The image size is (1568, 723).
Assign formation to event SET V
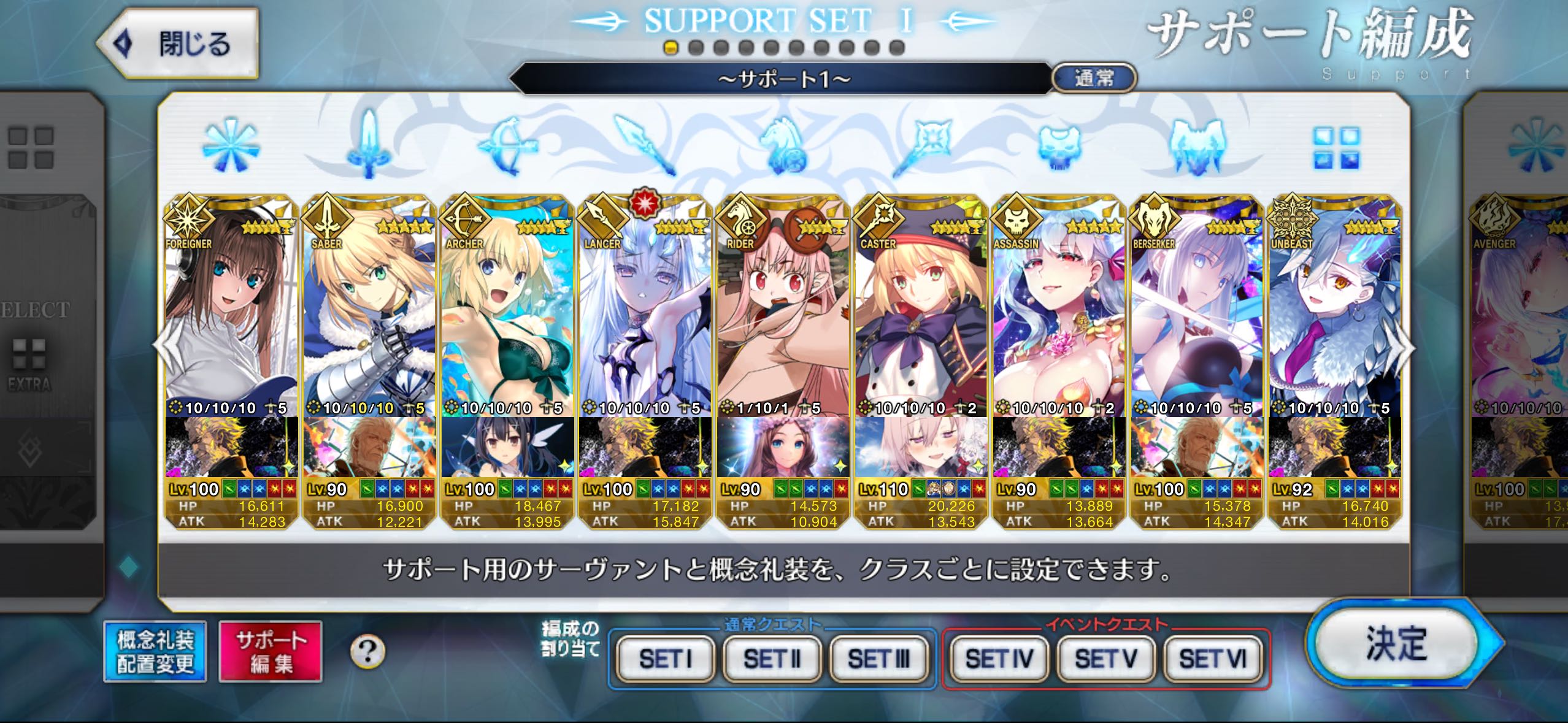coord(1105,659)
